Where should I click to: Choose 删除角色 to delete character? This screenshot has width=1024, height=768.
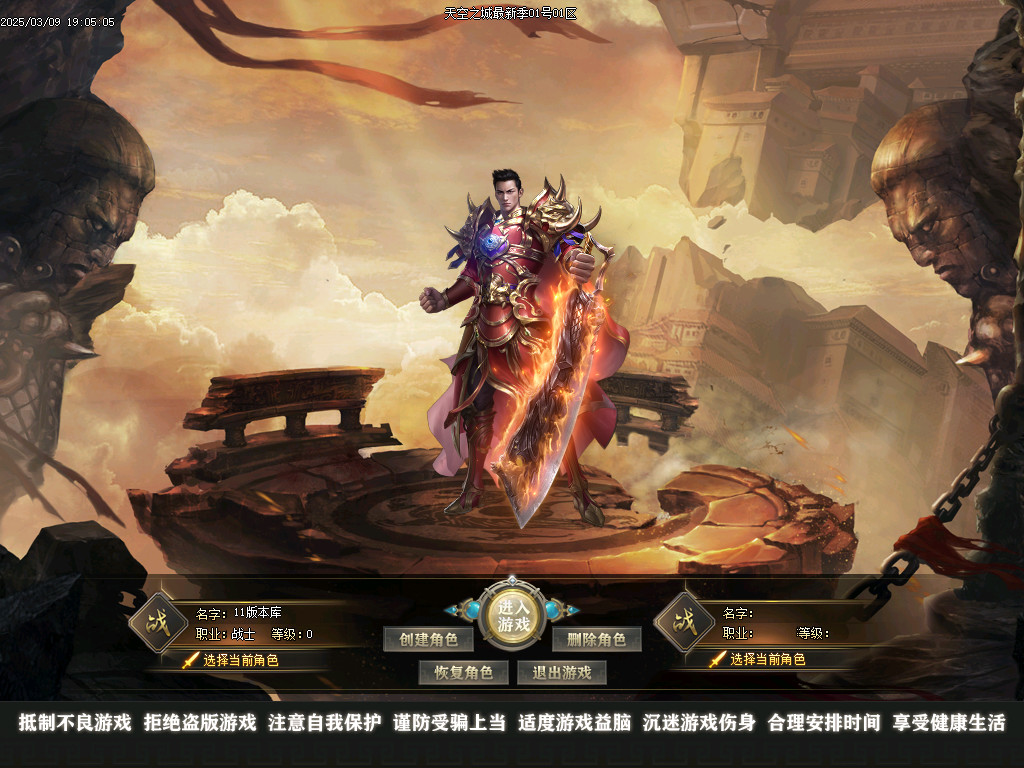(596, 639)
